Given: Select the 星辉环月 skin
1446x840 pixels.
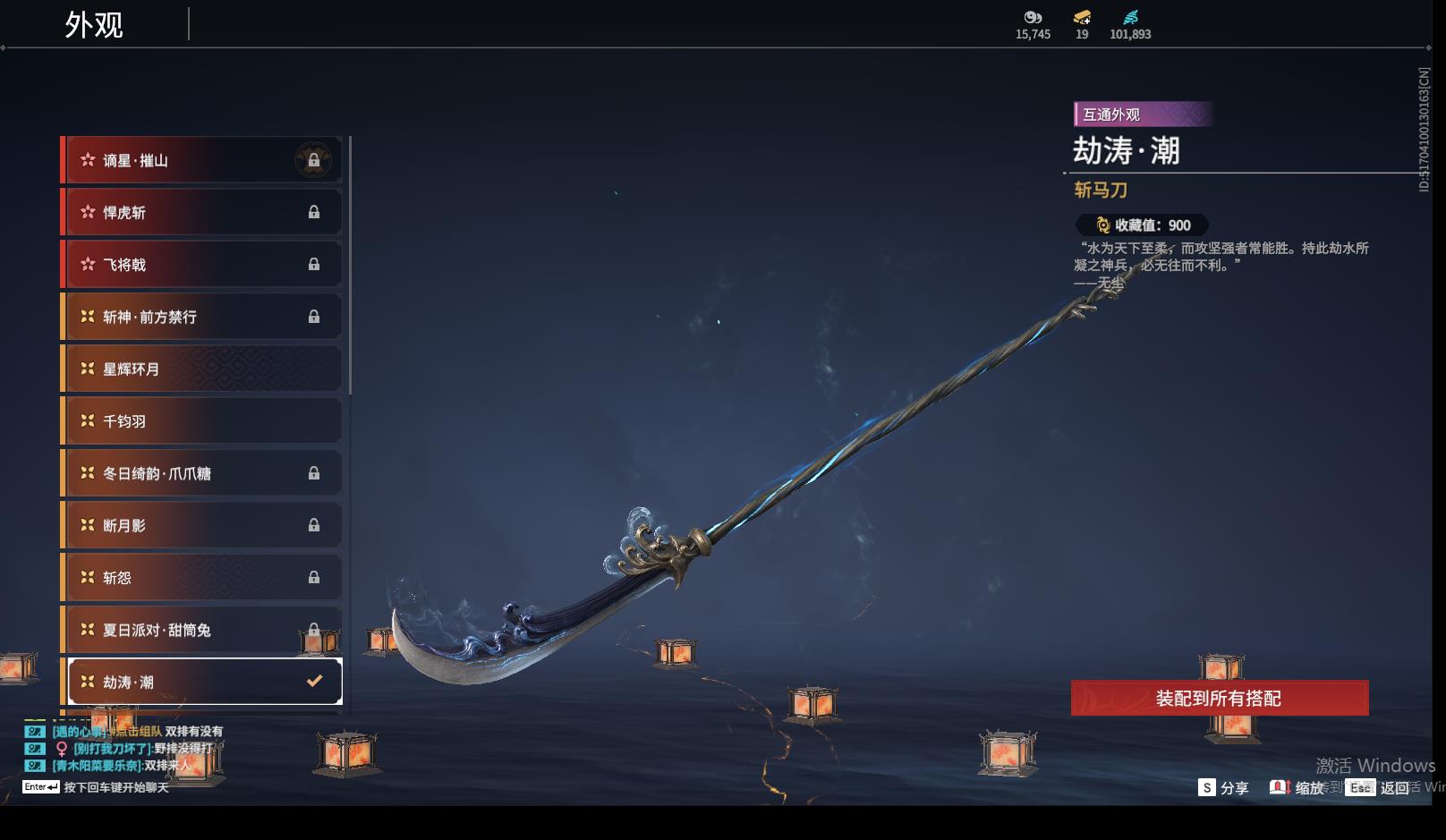Looking at the screenshot, I should click(201, 369).
